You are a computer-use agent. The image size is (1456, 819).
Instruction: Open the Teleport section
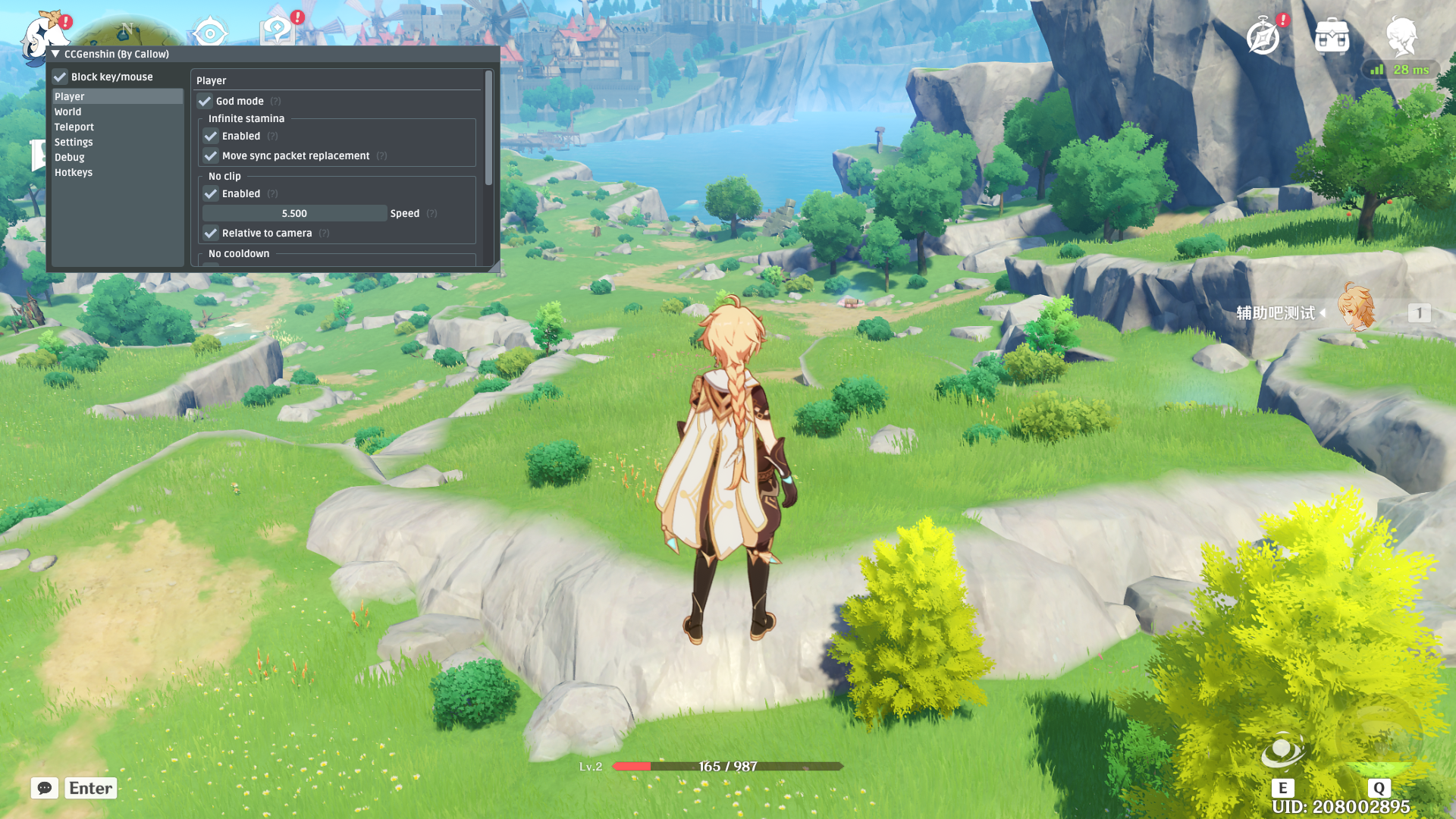coord(74,127)
